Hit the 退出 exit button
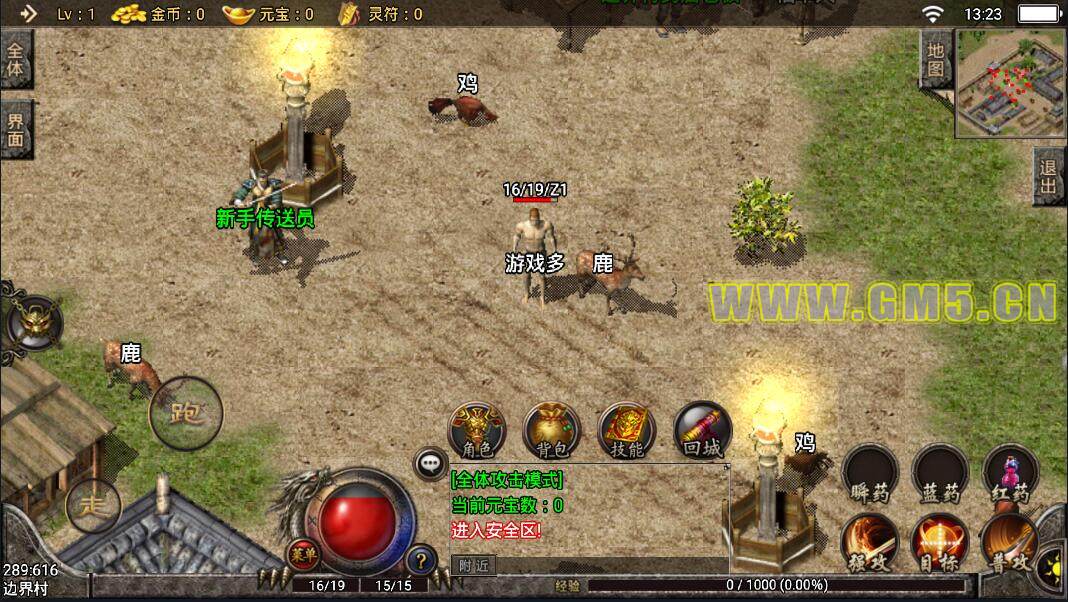This screenshot has width=1068, height=602. pyautogui.click(x=1049, y=177)
